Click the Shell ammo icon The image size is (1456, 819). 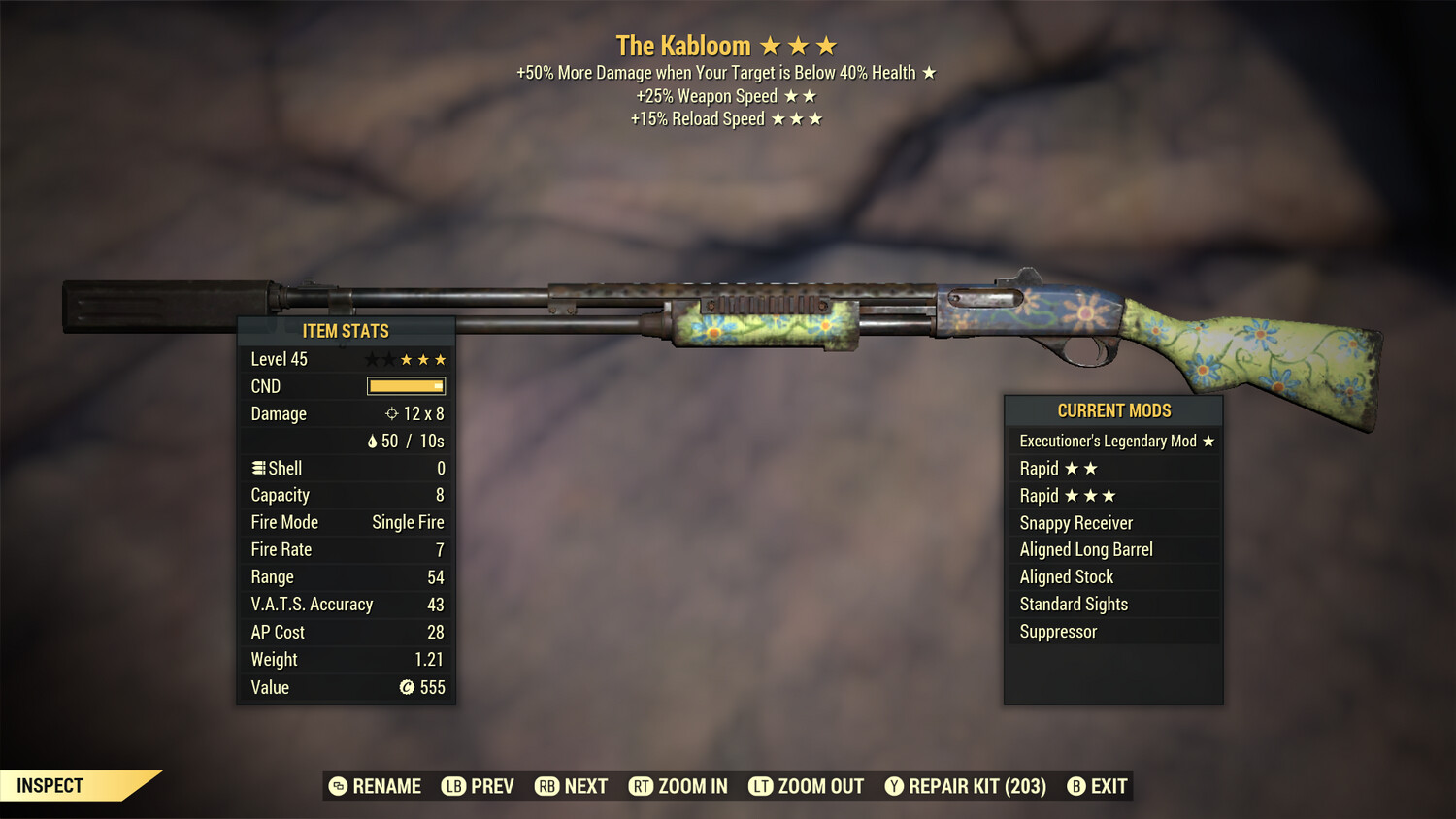(x=257, y=468)
